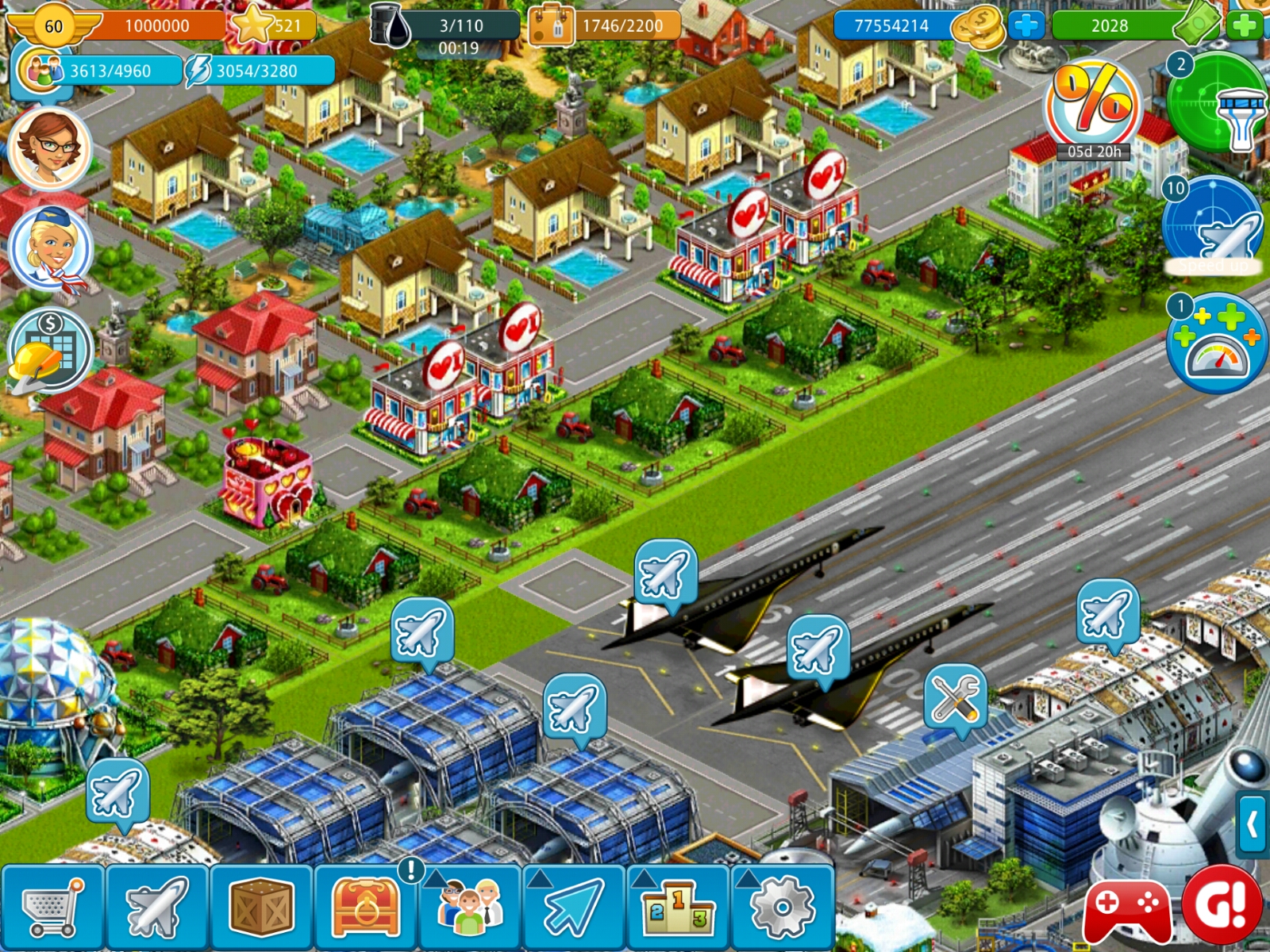The height and width of the screenshot is (952, 1270).
Task: Add more coins with blue plus
Action: (x=1026, y=26)
